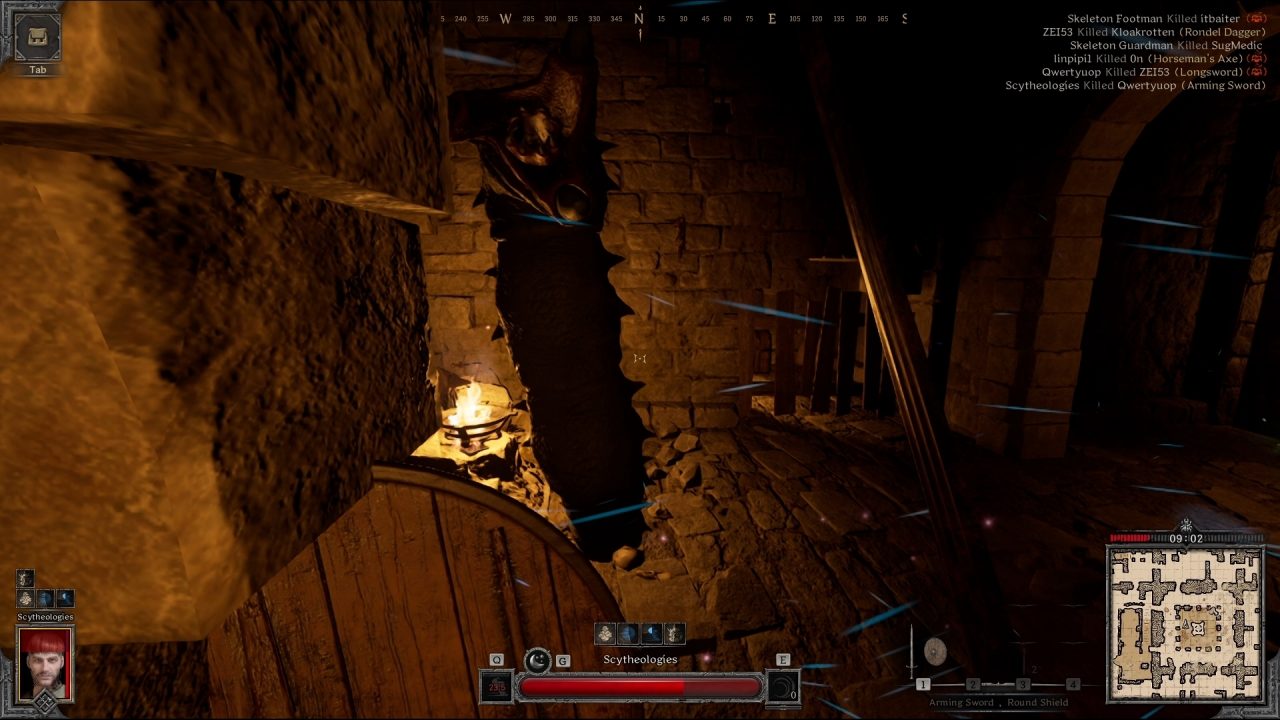Toggle the rightmost buff icon above the health bar
This screenshot has height=720, width=1280.
[x=673, y=634]
